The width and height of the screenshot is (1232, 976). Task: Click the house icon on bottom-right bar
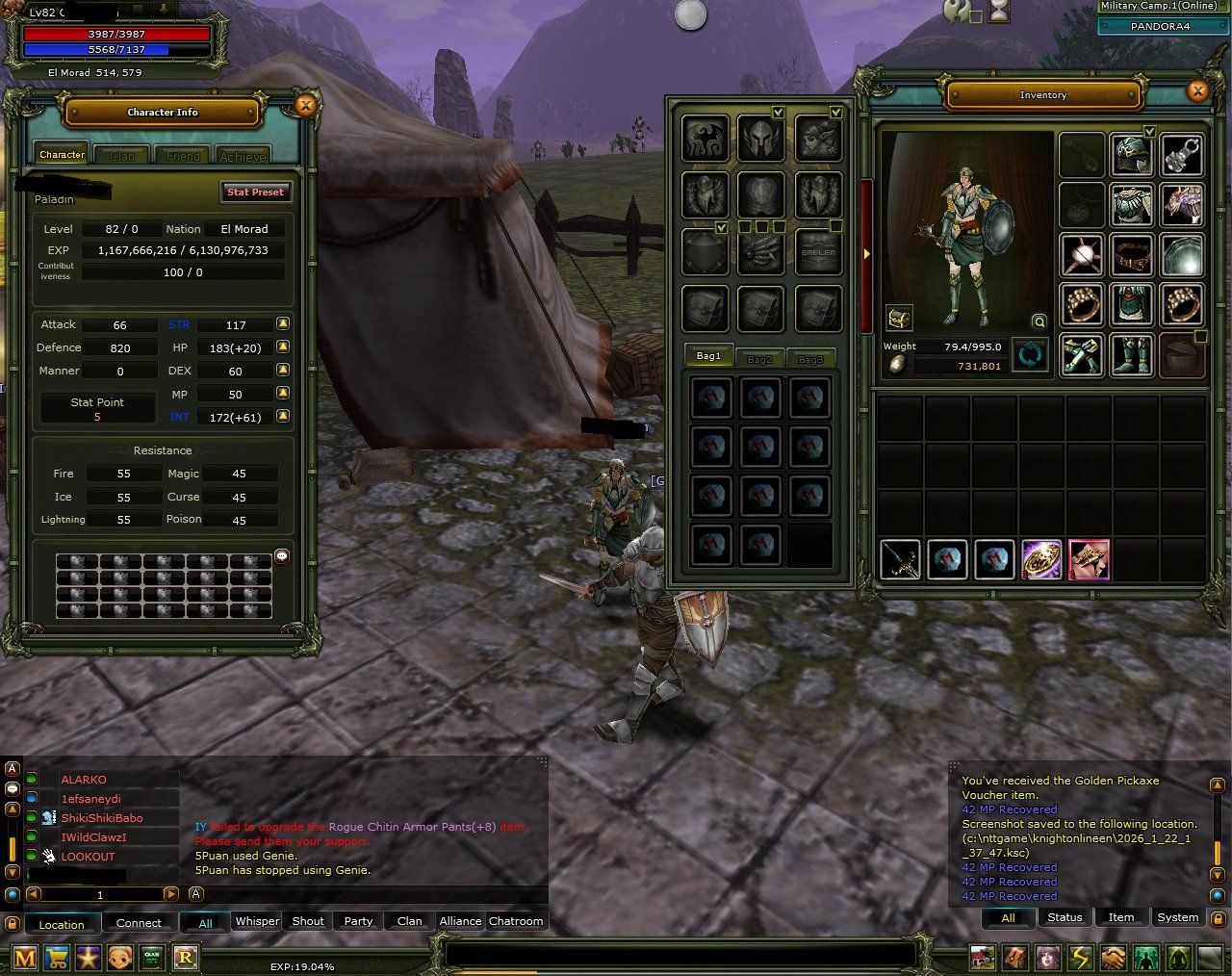click(981, 957)
